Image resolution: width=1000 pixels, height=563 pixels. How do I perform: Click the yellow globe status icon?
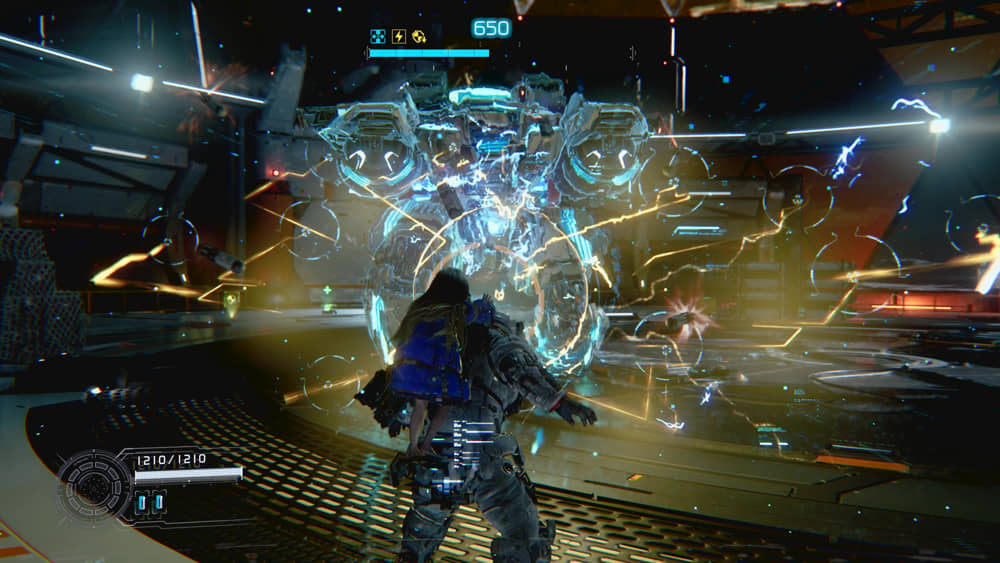418,37
